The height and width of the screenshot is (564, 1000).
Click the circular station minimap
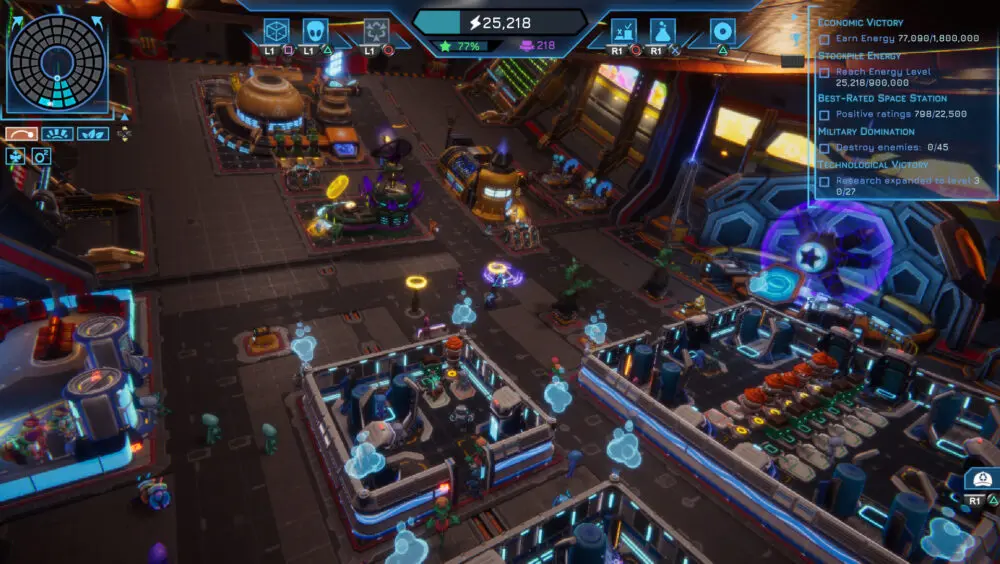click(x=56, y=62)
